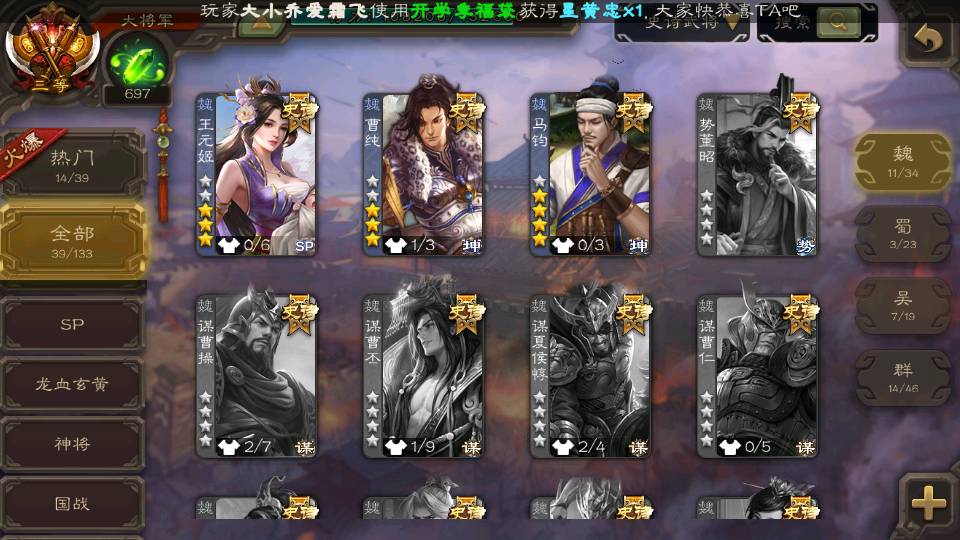
Task: Select the 全部 category tab
Action: coord(73,240)
